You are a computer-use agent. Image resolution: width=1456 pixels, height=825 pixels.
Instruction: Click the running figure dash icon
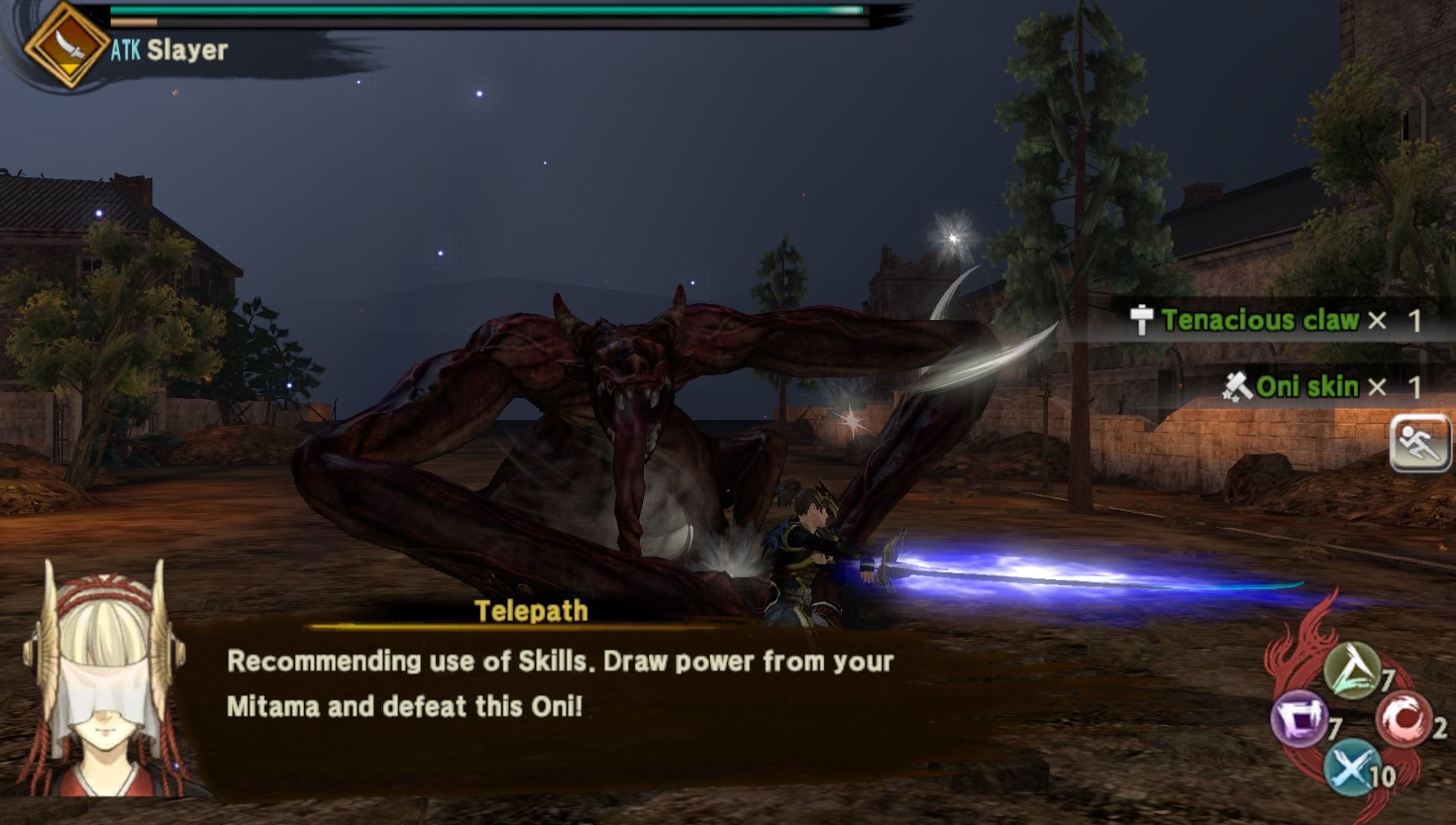click(1419, 444)
